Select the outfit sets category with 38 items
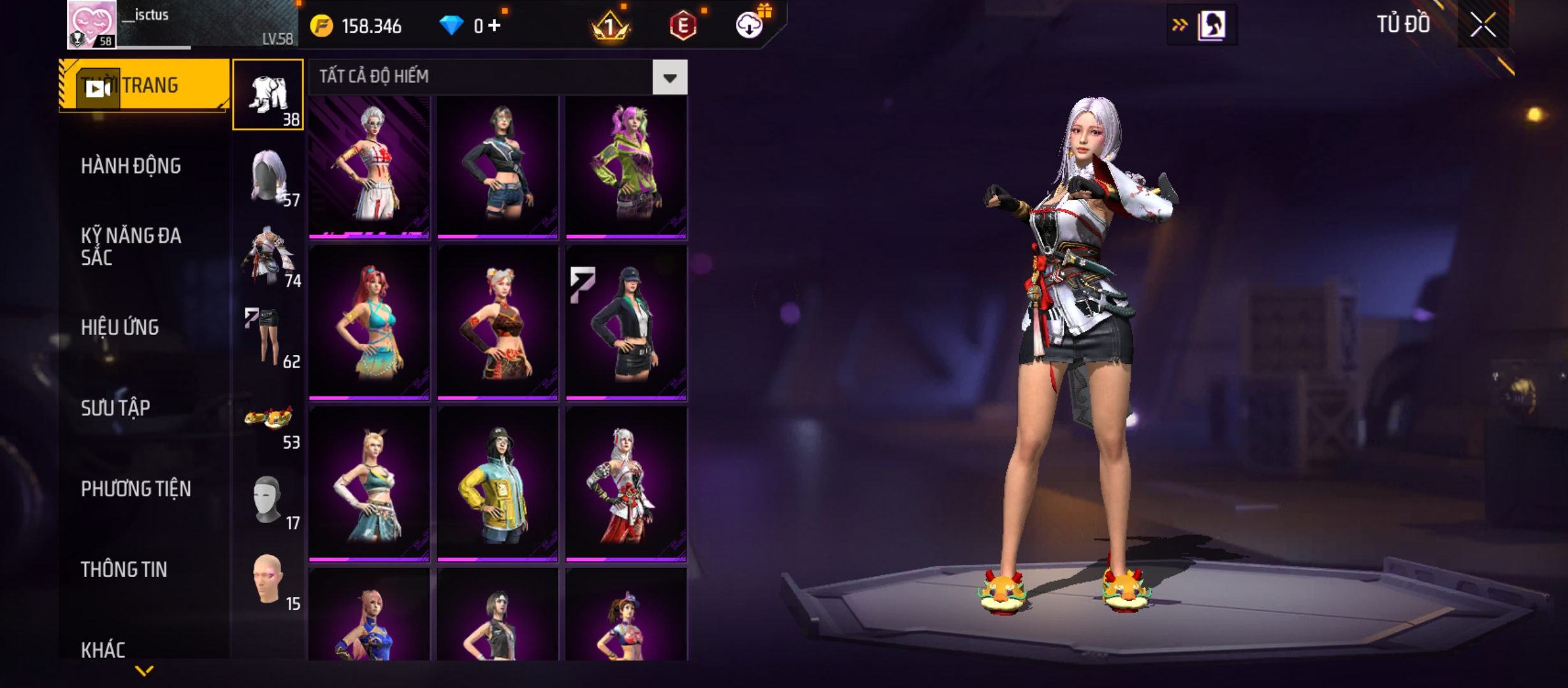 click(268, 94)
